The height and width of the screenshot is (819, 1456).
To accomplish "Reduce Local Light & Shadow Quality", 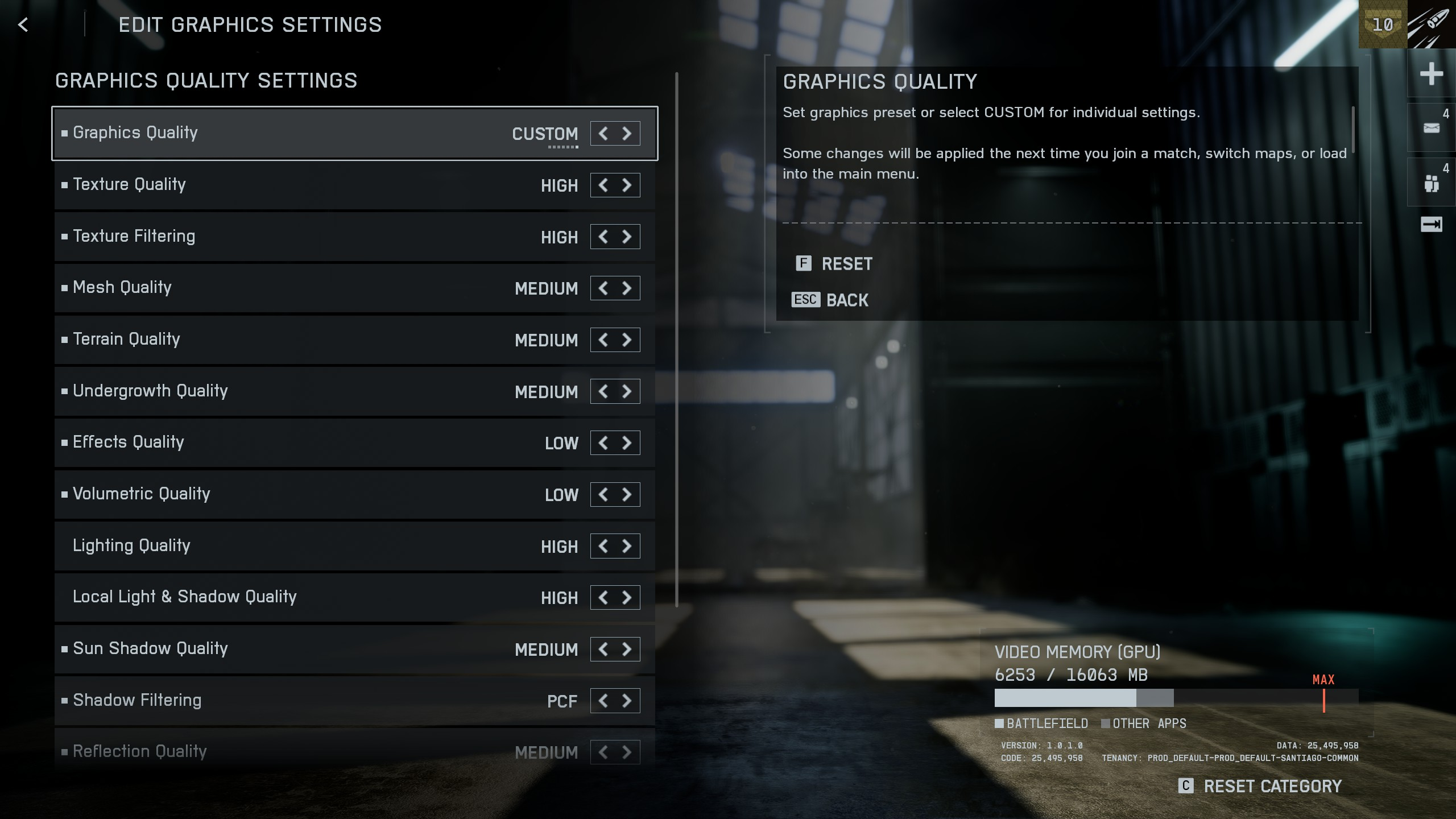I will click(x=603, y=598).
